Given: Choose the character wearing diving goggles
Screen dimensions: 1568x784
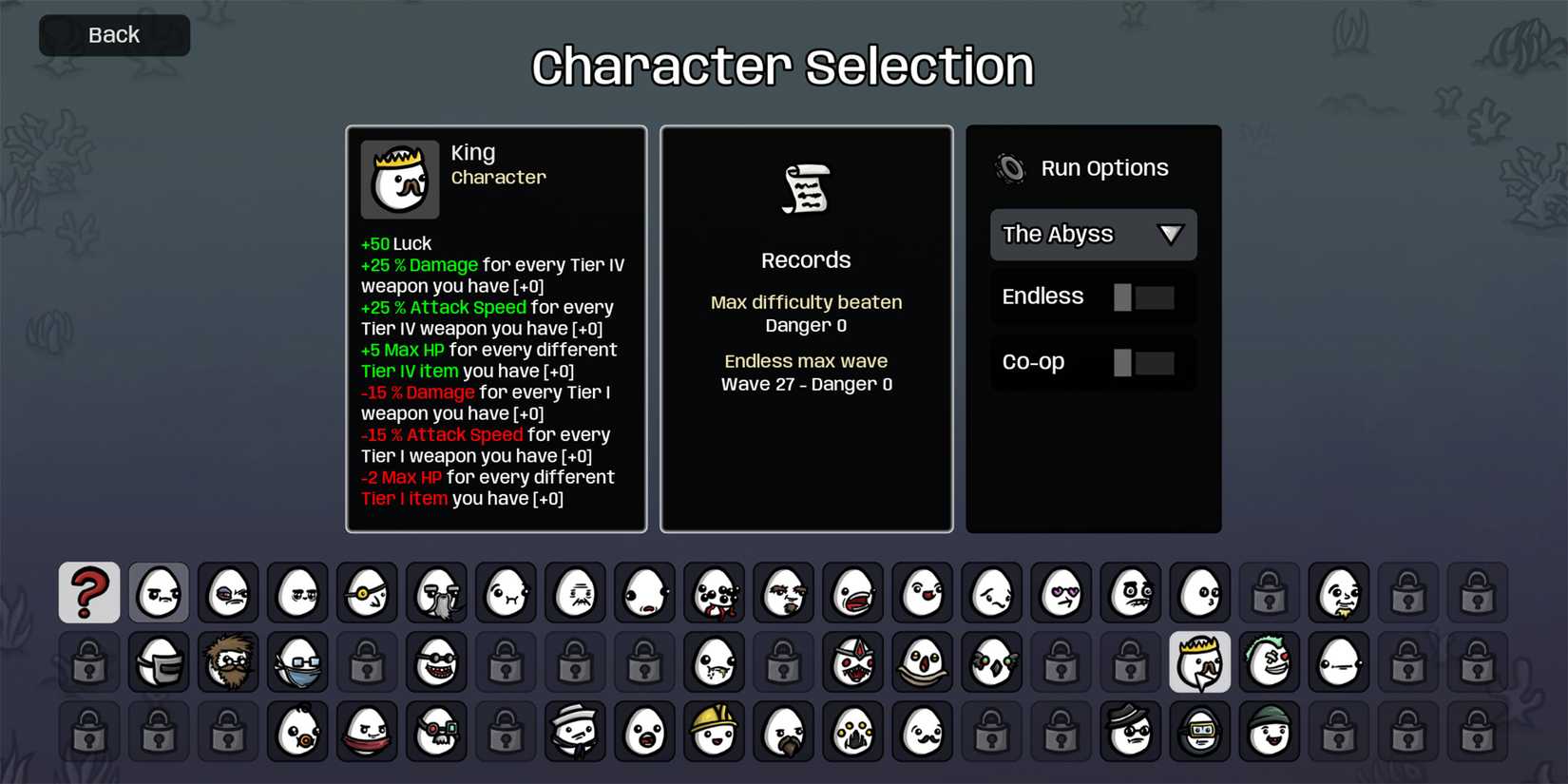Looking at the screenshot, I should (x=1199, y=732).
